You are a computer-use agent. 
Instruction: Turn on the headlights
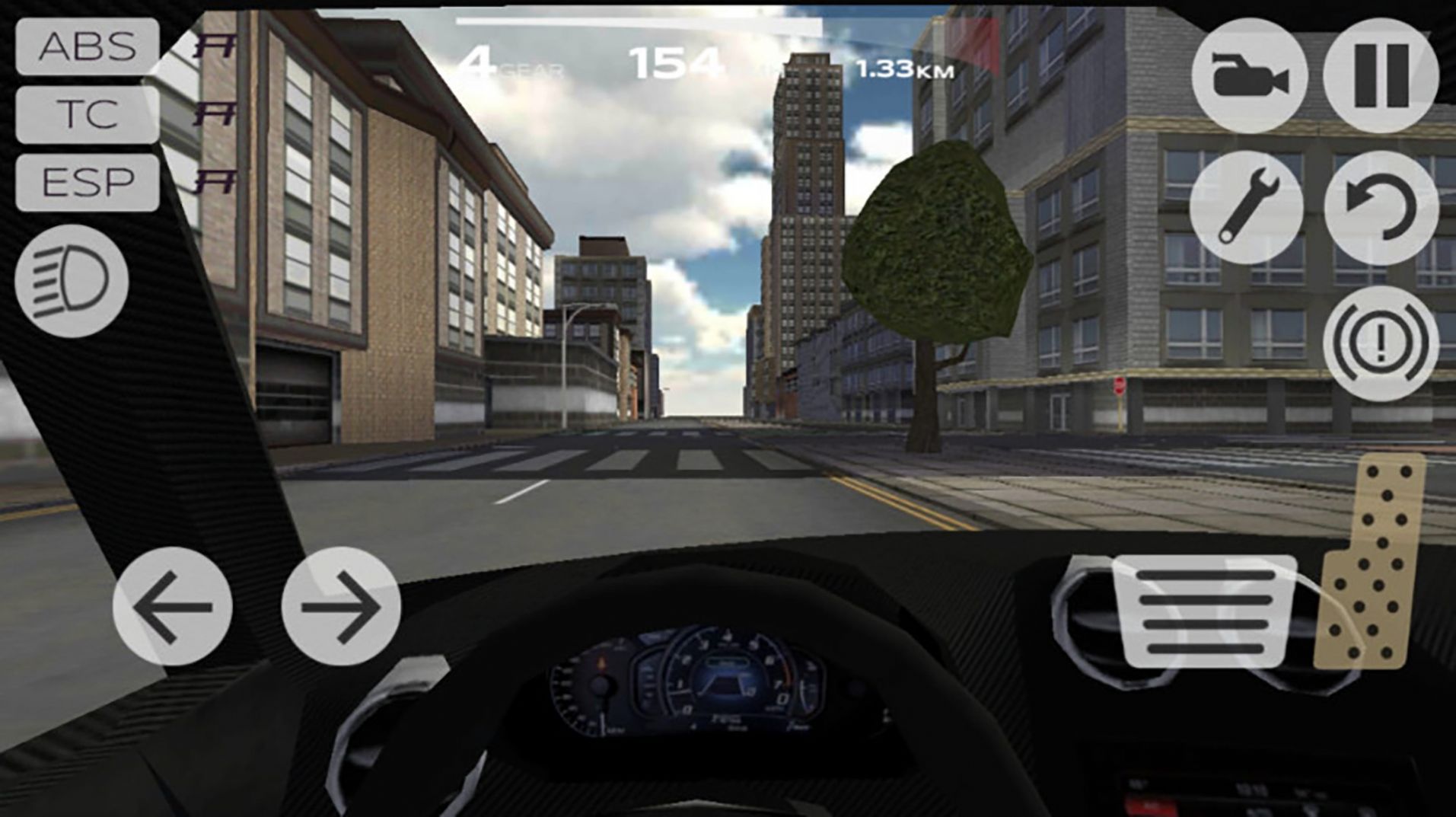coord(72,280)
